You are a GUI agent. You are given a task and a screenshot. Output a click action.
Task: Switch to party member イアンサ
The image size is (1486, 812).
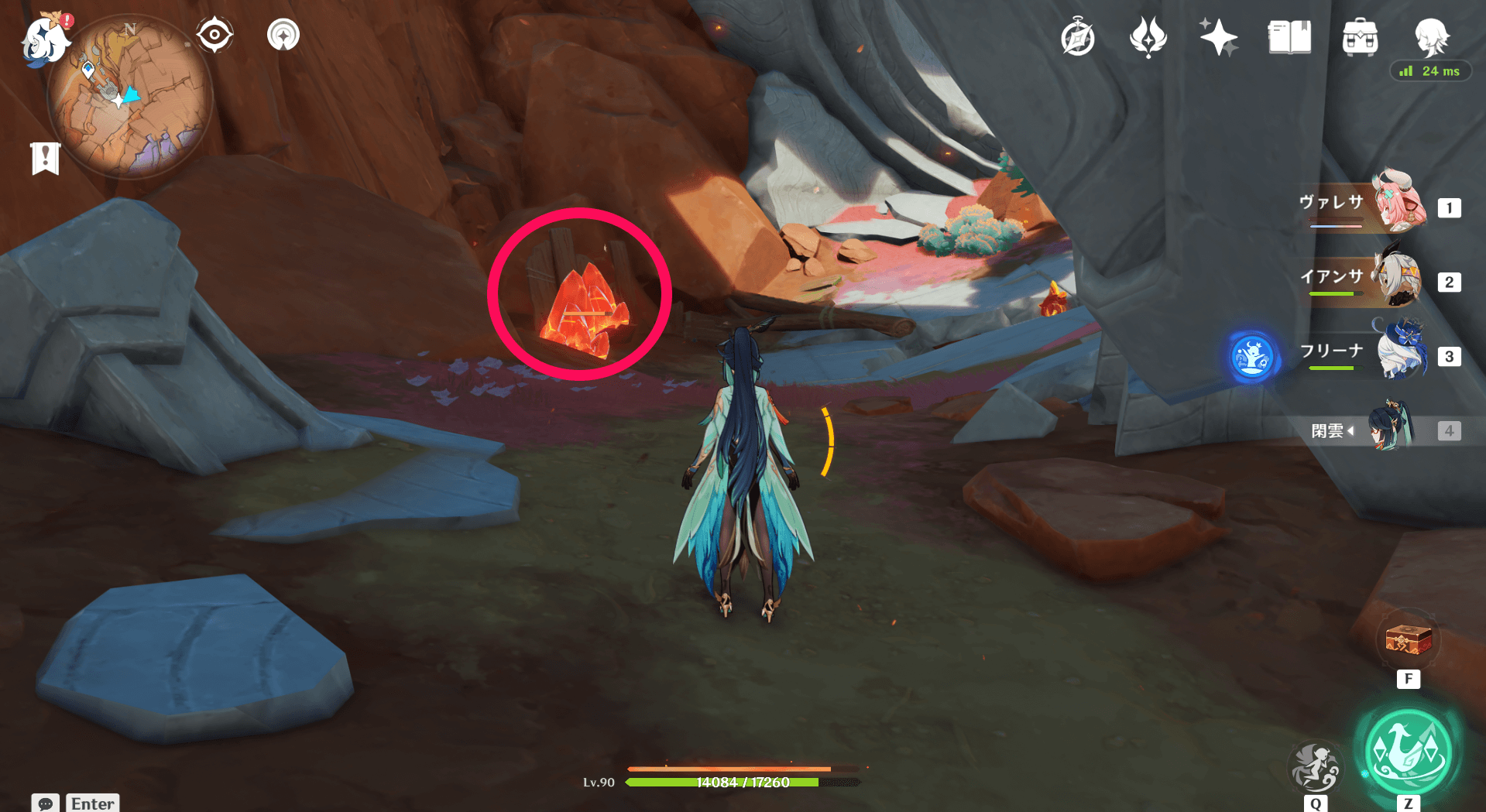1399,278
